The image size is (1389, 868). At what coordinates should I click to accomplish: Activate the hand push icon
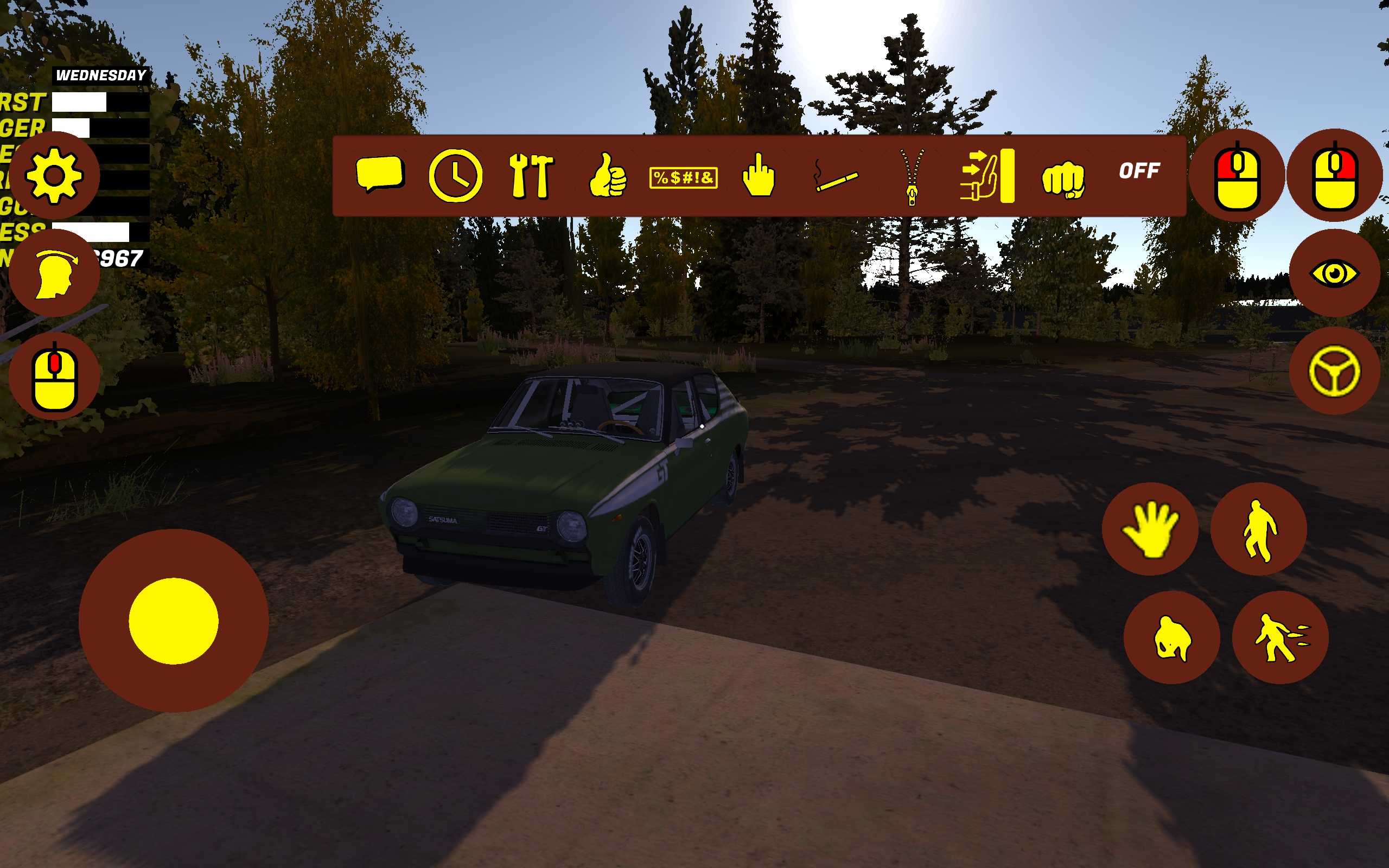(x=987, y=176)
